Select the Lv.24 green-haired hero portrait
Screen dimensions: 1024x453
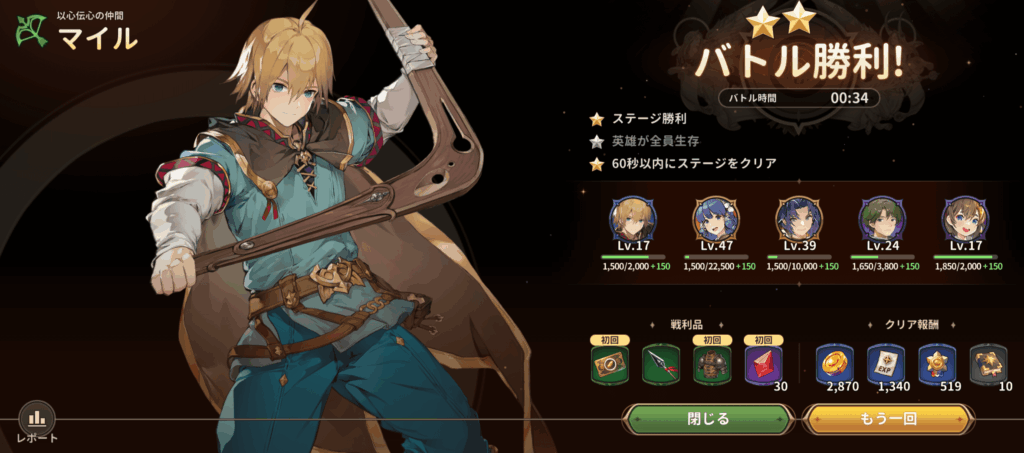click(881, 219)
